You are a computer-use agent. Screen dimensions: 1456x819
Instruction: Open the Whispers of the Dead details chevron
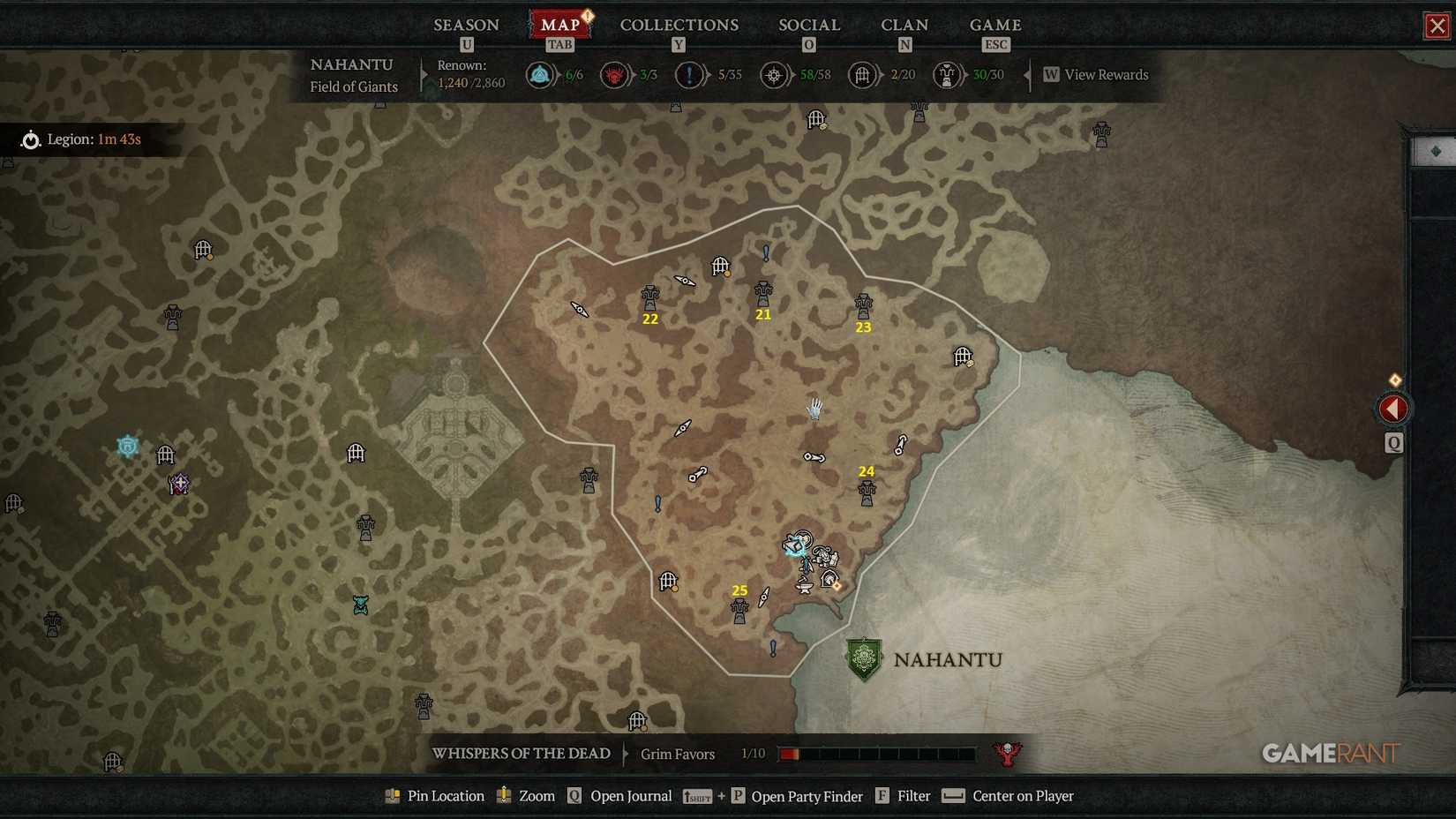coord(627,754)
